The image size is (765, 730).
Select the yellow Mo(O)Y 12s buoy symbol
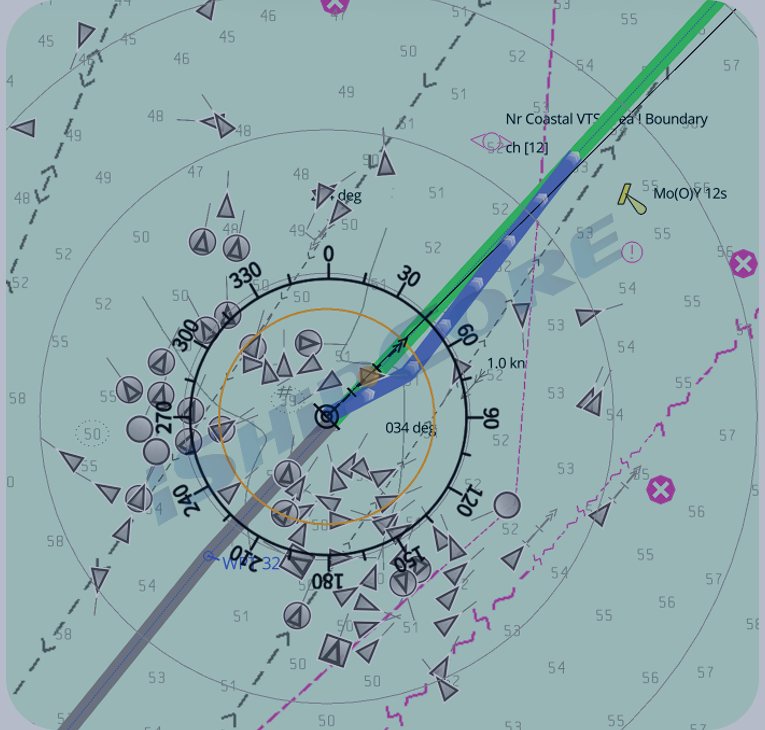(631, 198)
